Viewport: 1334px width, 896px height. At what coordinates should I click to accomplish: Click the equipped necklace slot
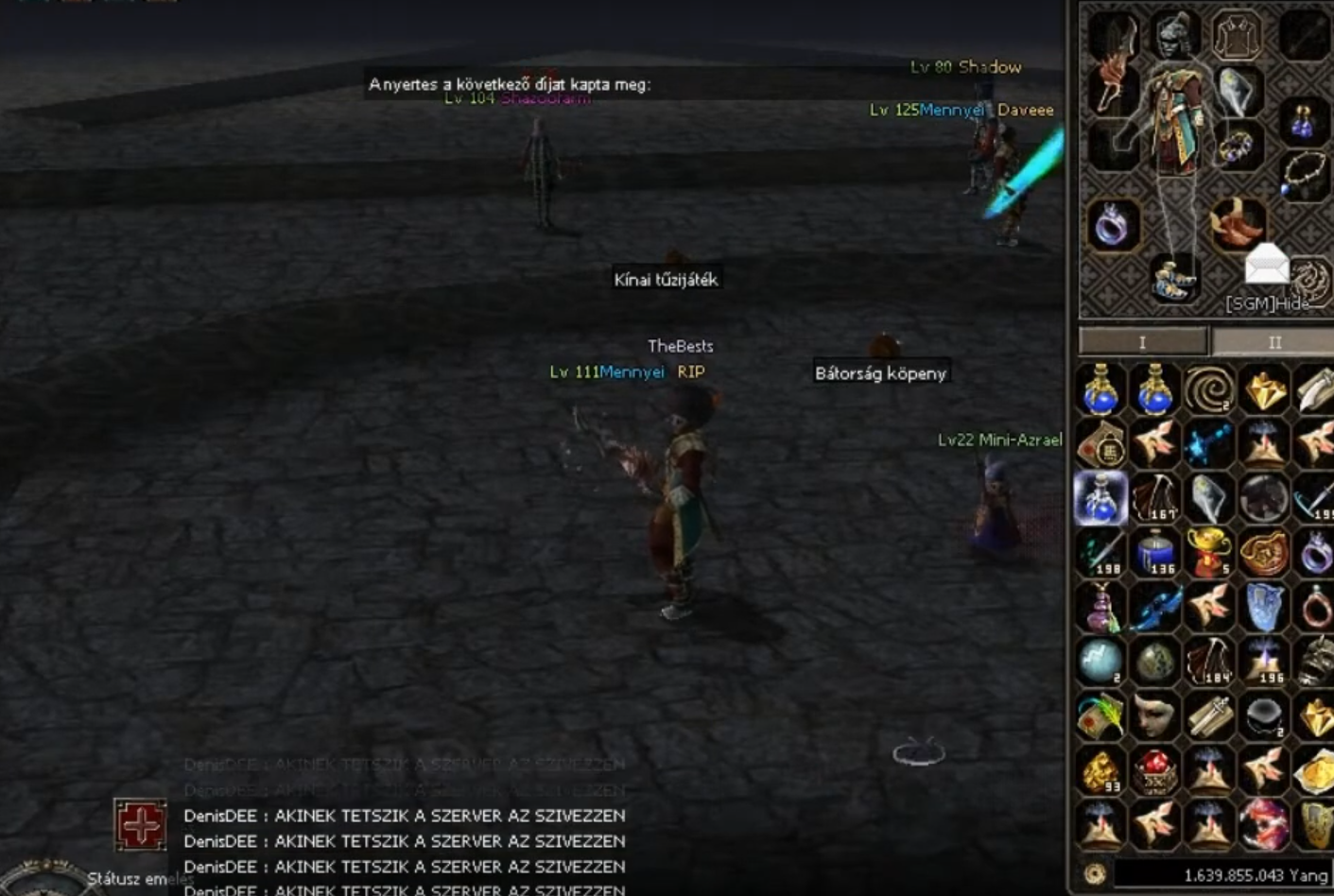pos(1305,173)
